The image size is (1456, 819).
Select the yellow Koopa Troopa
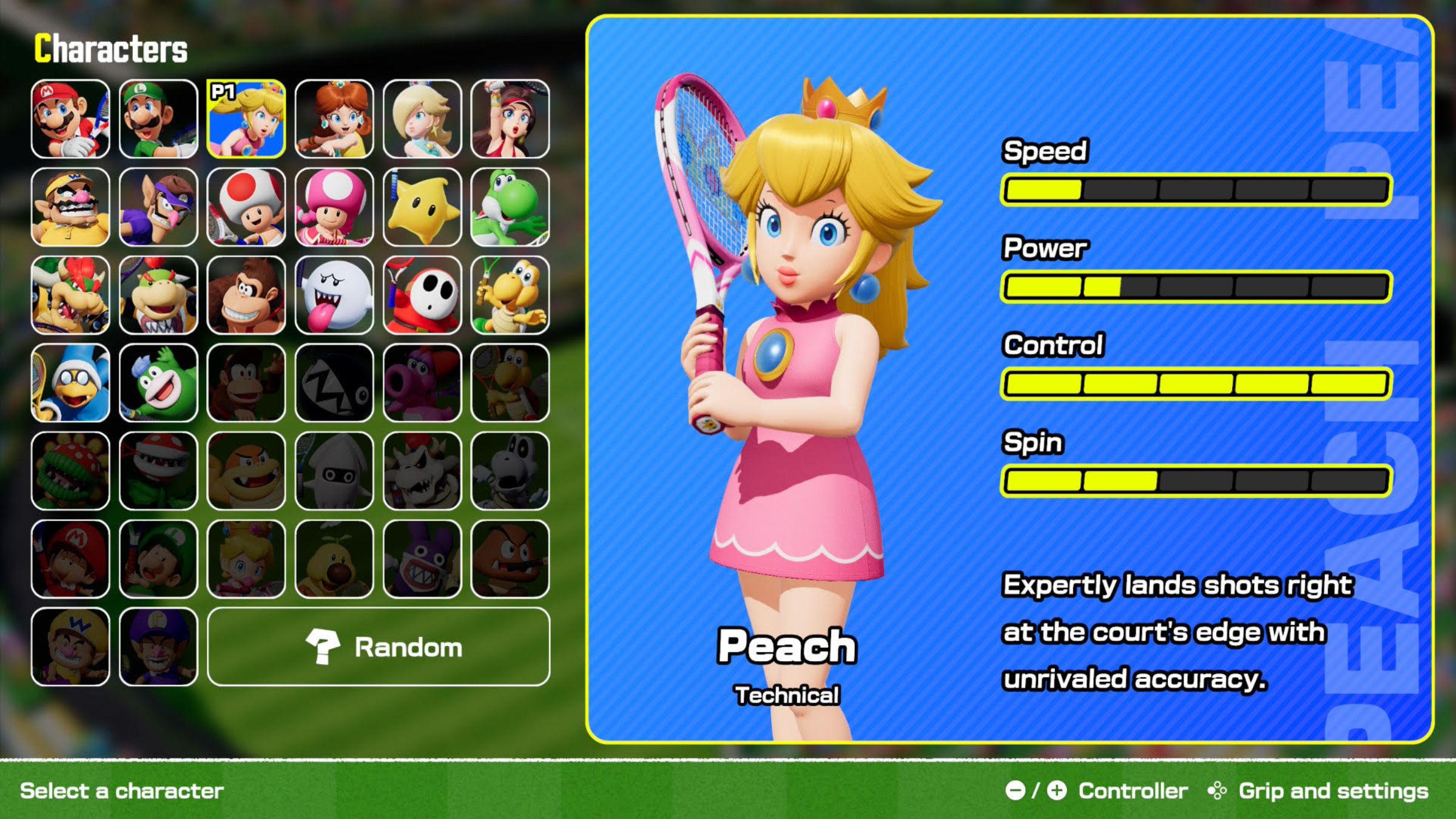click(510, 295)
